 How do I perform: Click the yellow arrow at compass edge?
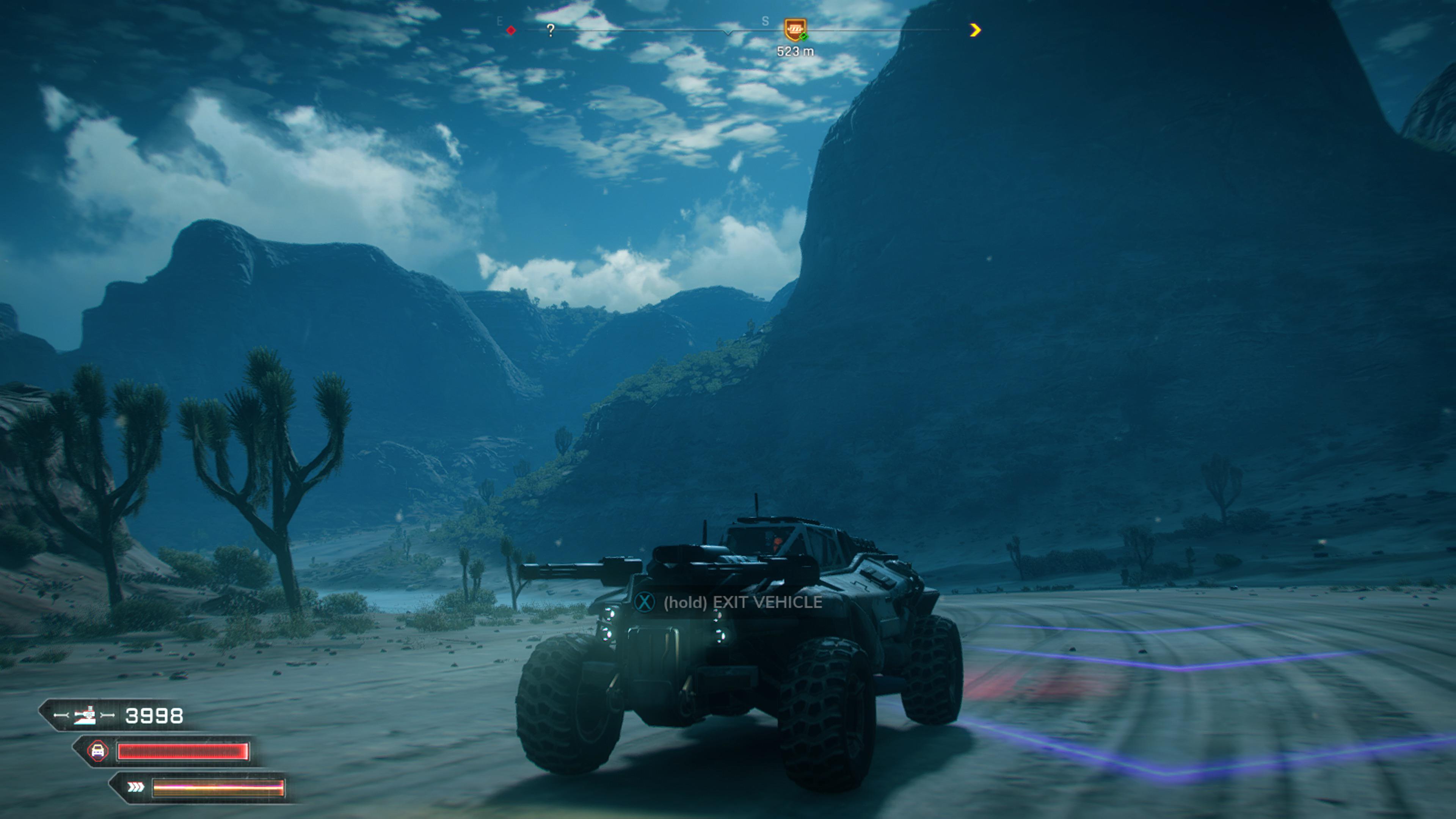click(x=975, y=30)
